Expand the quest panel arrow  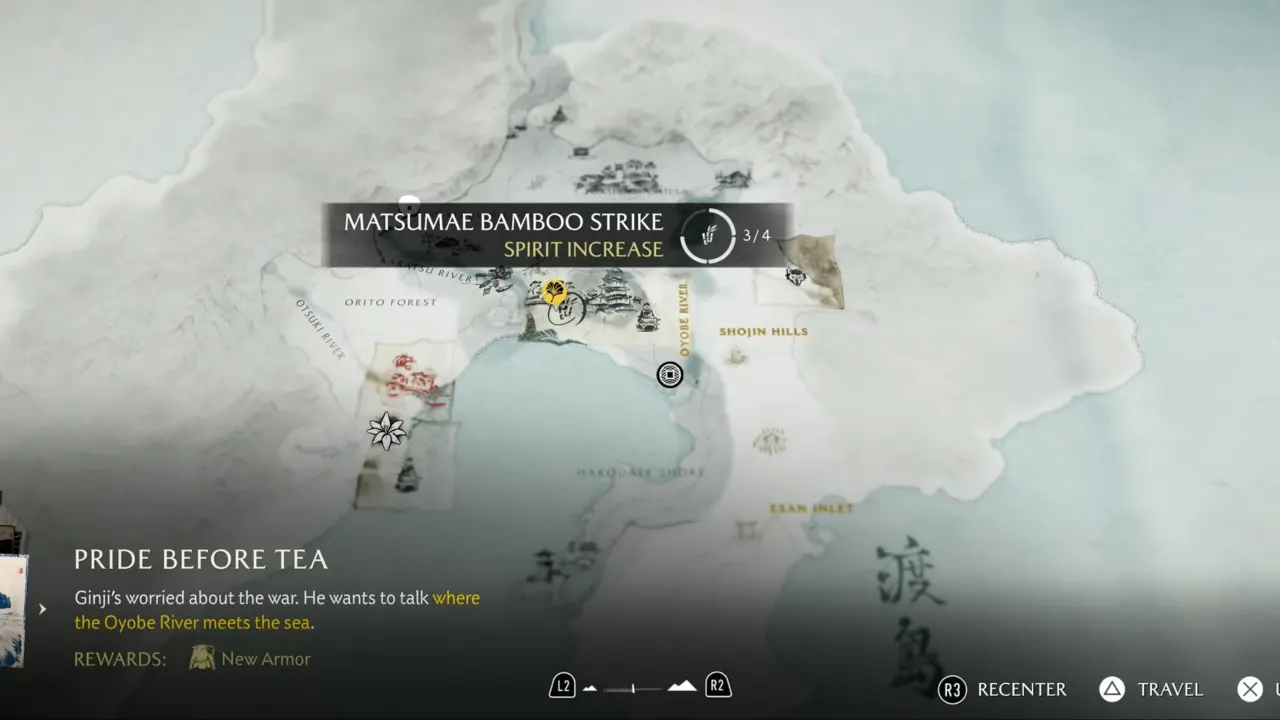42,608
